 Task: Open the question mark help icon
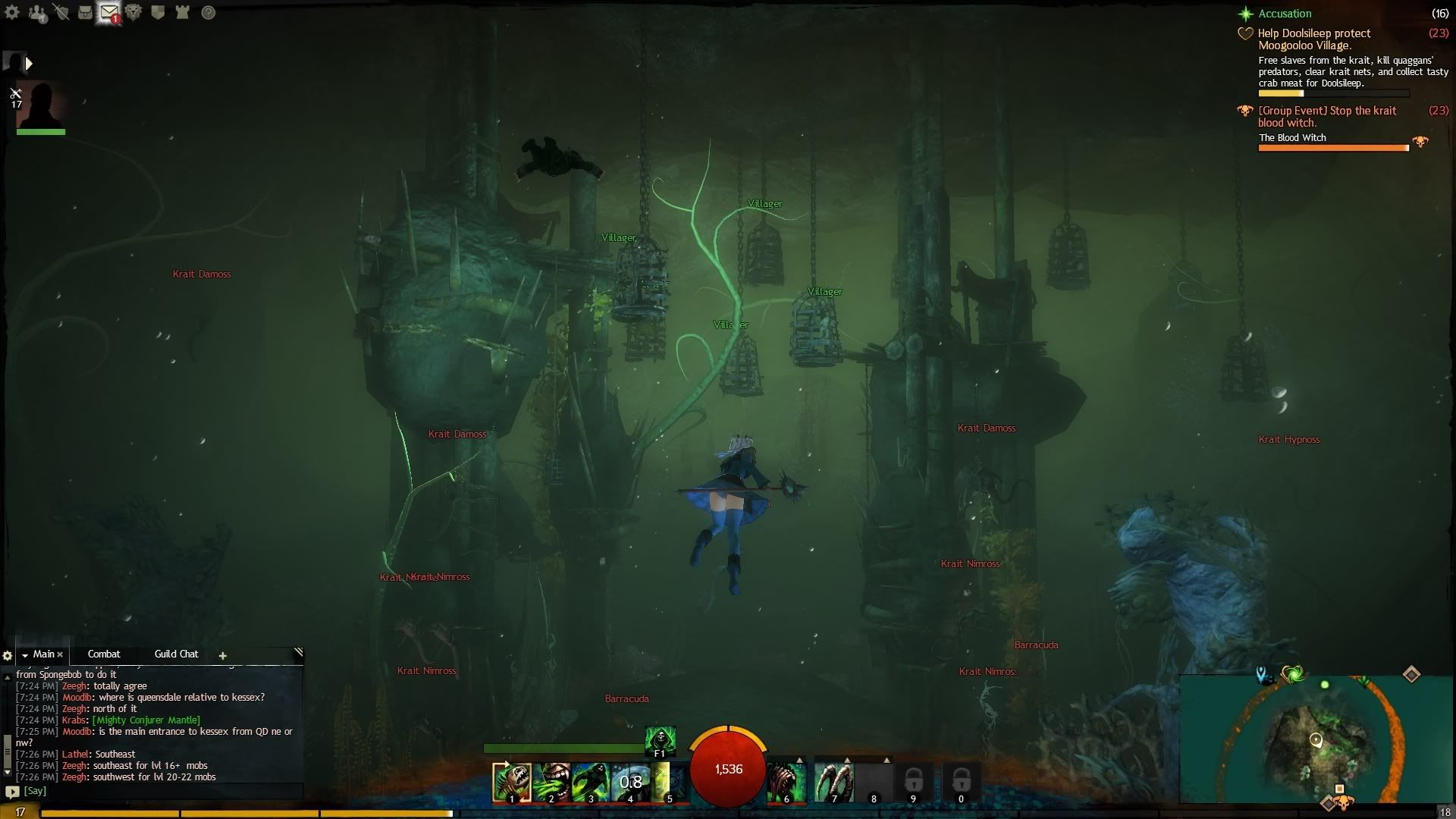tap(208, 12)
